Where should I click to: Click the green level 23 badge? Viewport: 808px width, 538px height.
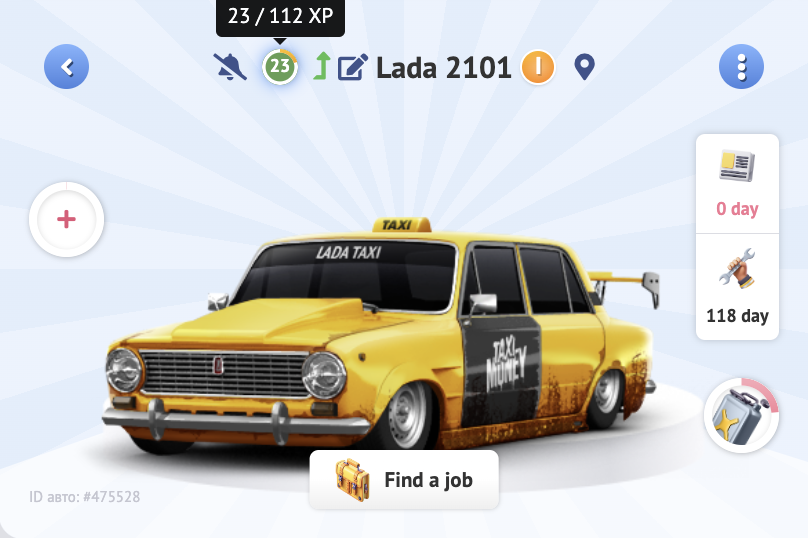point(280,67)
